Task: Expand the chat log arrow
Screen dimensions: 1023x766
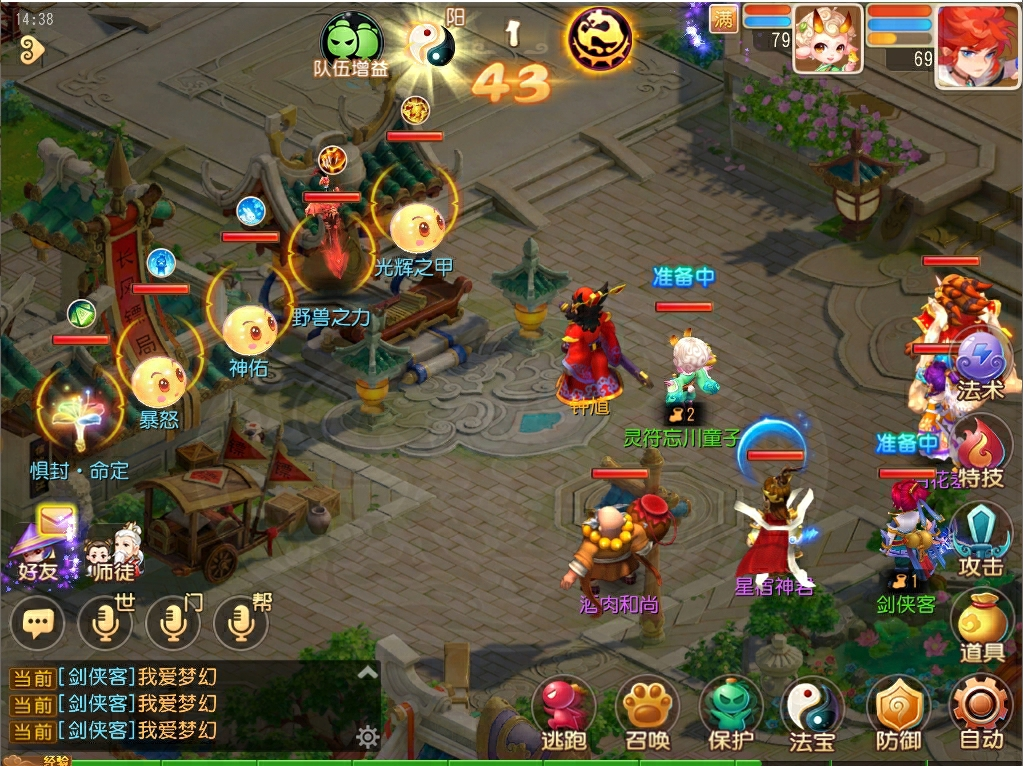Action: click(367, 673)
